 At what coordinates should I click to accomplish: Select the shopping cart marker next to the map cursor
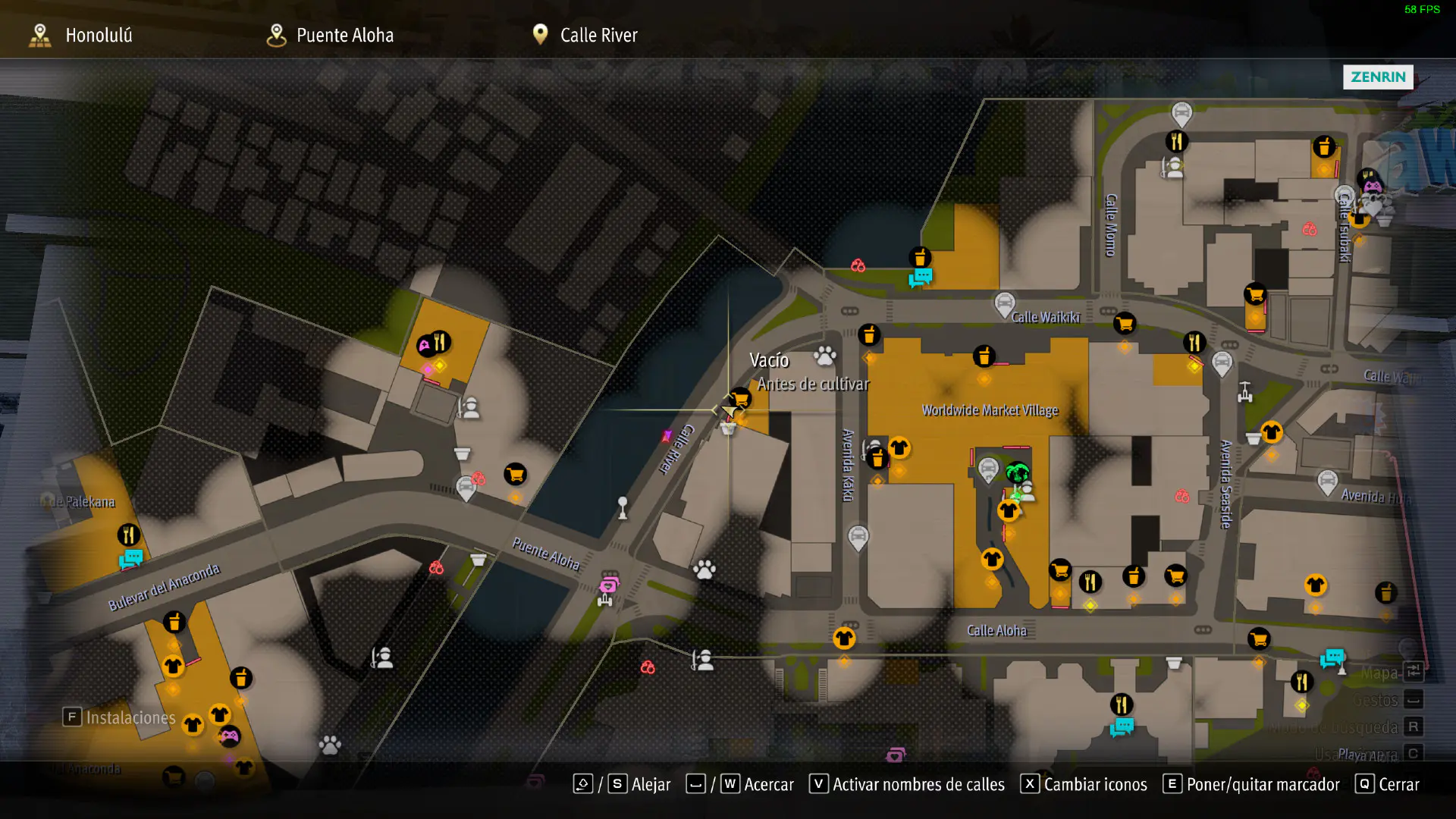click(740, 398)
